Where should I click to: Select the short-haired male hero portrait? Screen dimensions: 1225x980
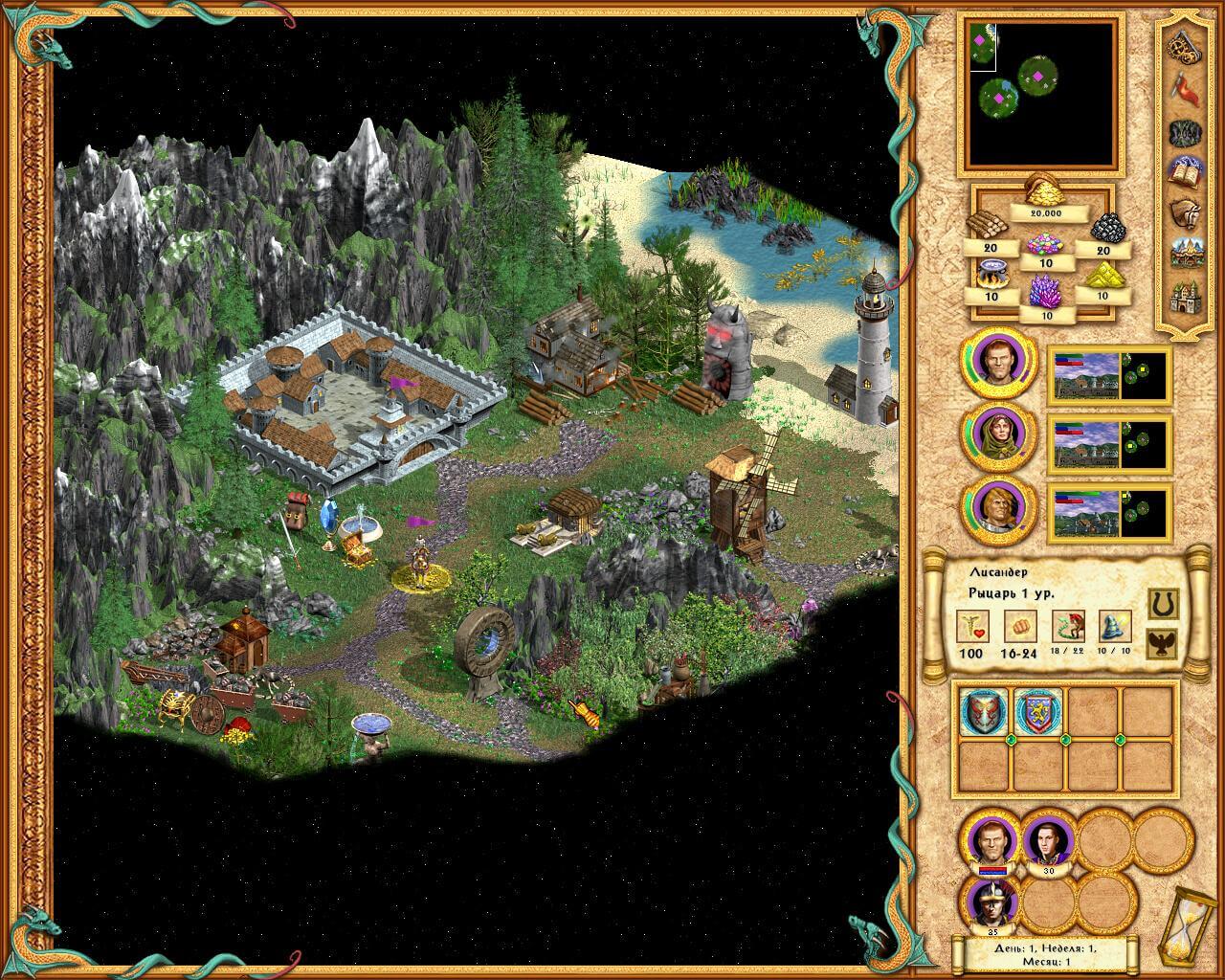pyautogui.click(x=998, y=364)
